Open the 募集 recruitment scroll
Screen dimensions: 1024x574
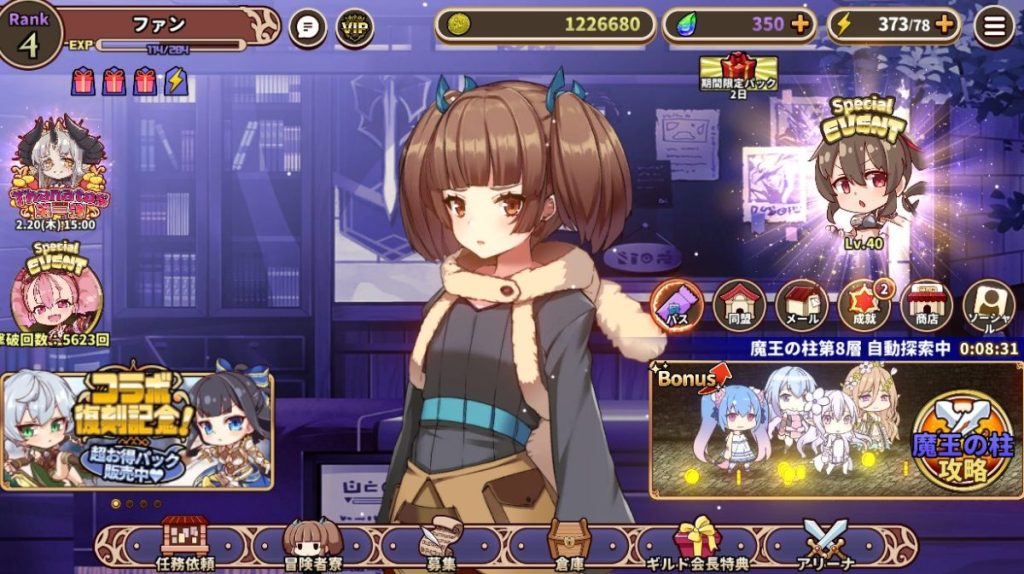click(x=440, y=543)
